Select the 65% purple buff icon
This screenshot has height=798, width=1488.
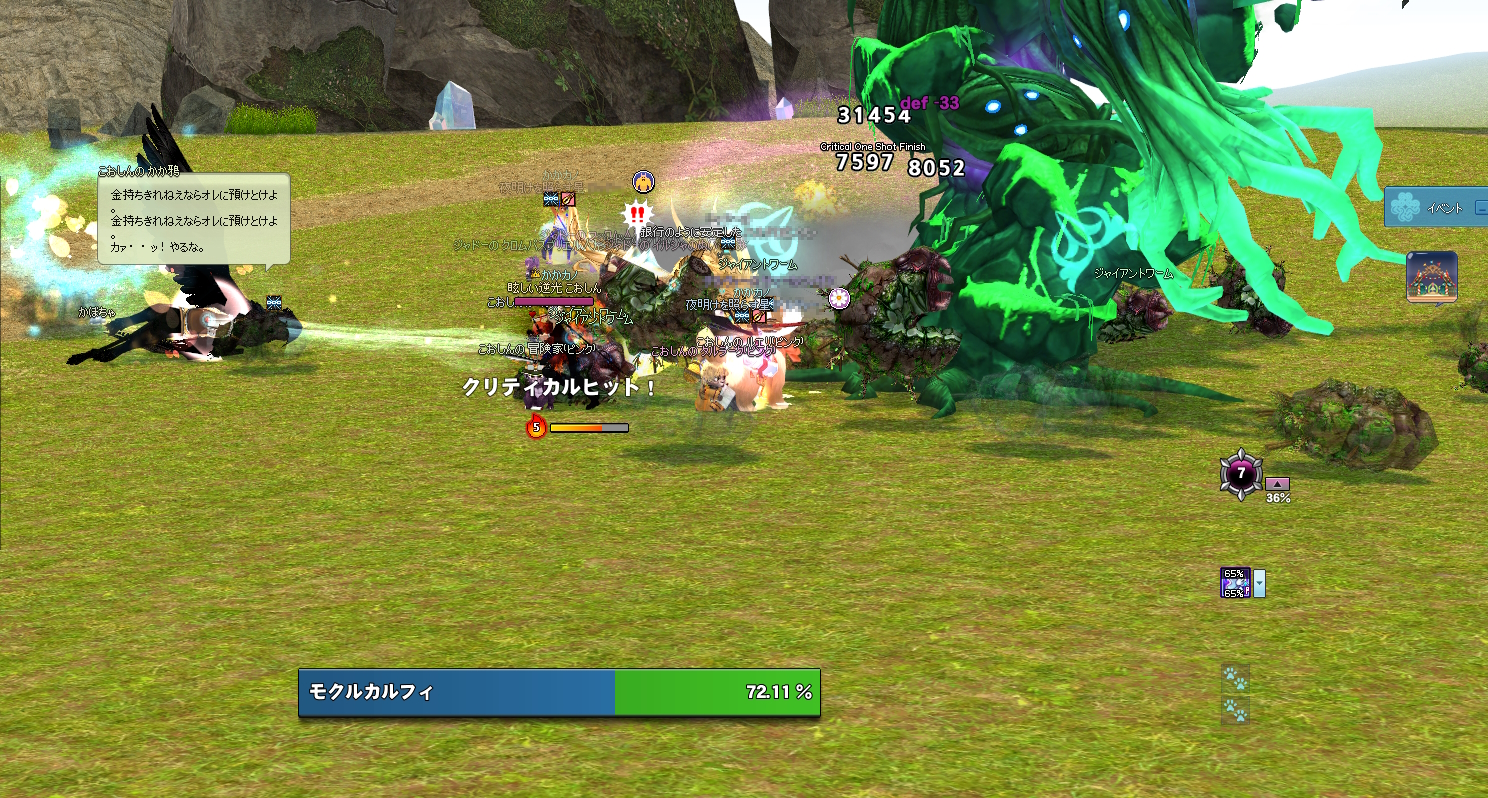[1235, 583]
